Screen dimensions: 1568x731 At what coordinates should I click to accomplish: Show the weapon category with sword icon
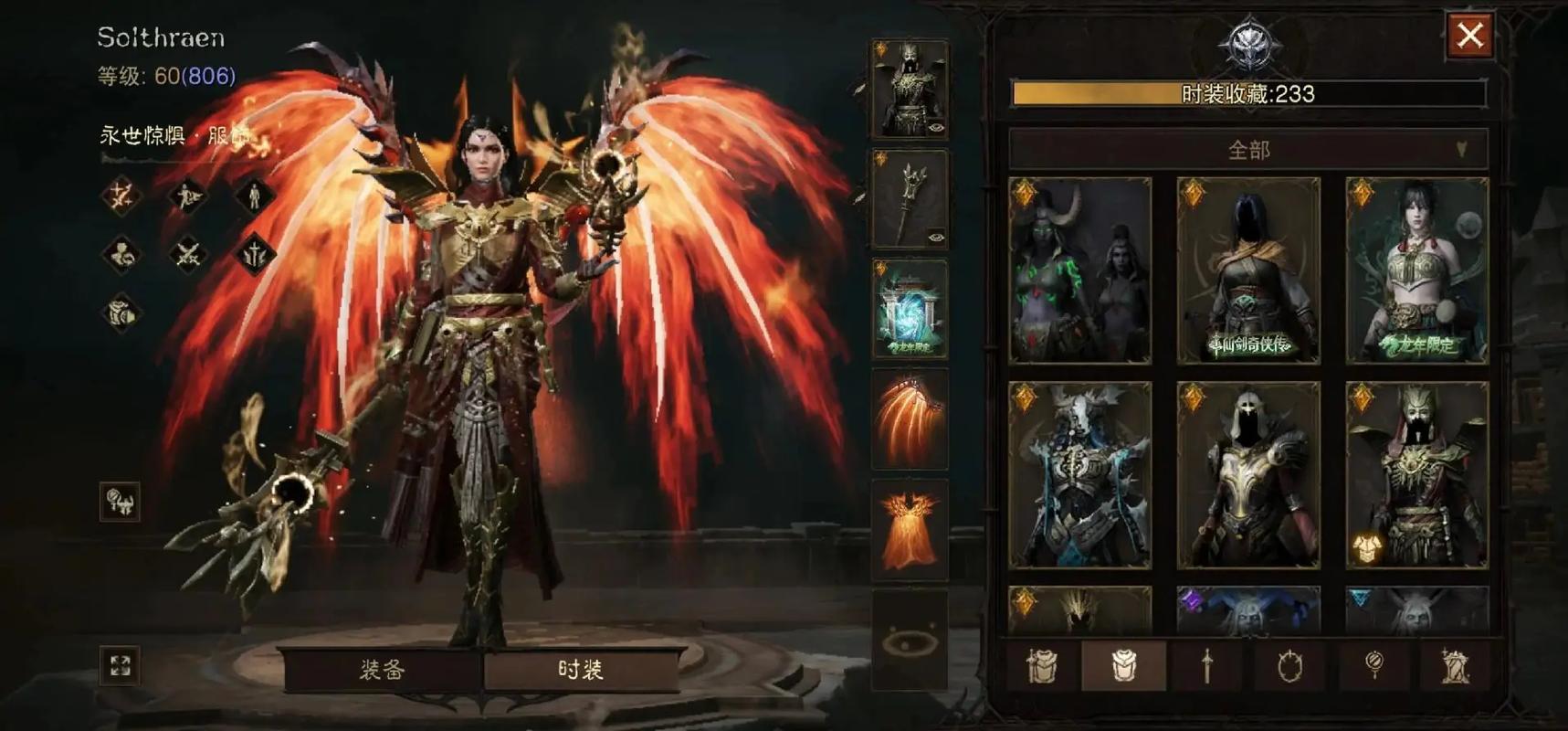[1206, 666]
